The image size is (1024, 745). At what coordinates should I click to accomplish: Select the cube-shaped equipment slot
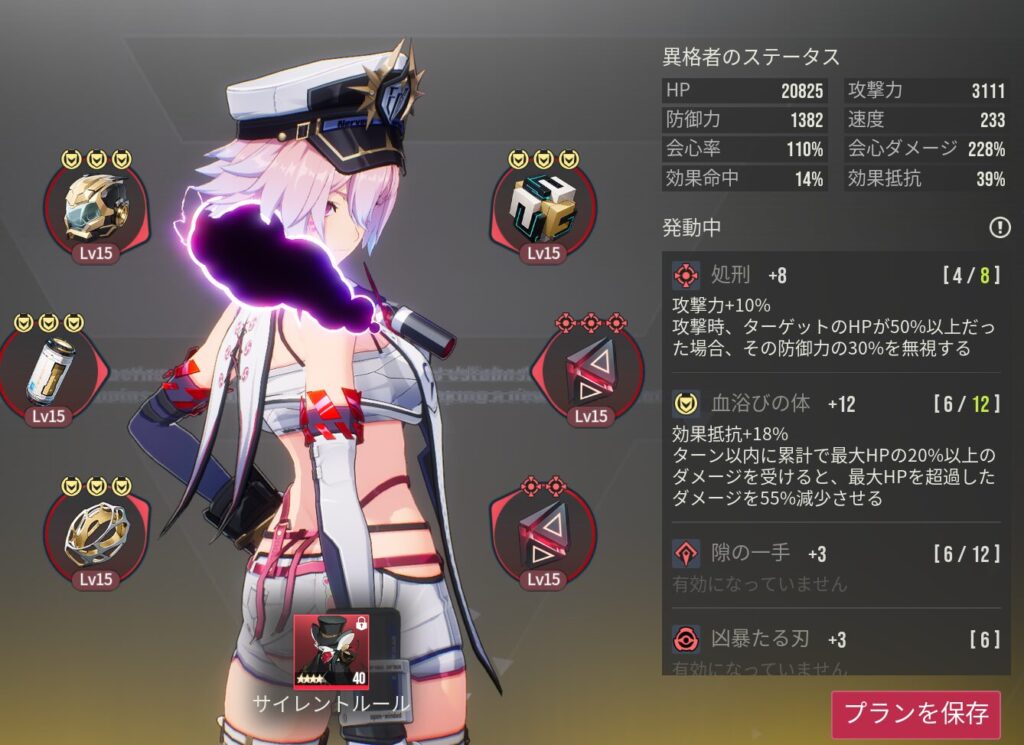(543, 208)
